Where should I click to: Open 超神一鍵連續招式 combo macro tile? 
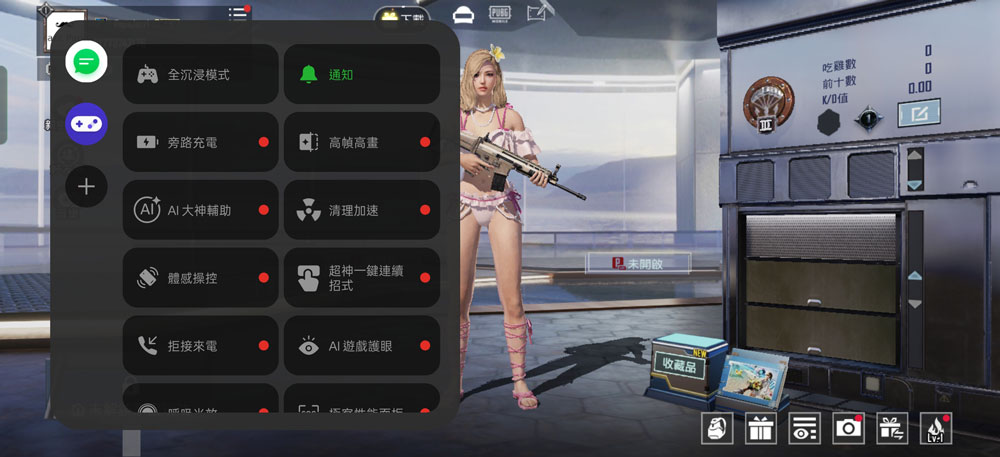[x=362, y=278]
